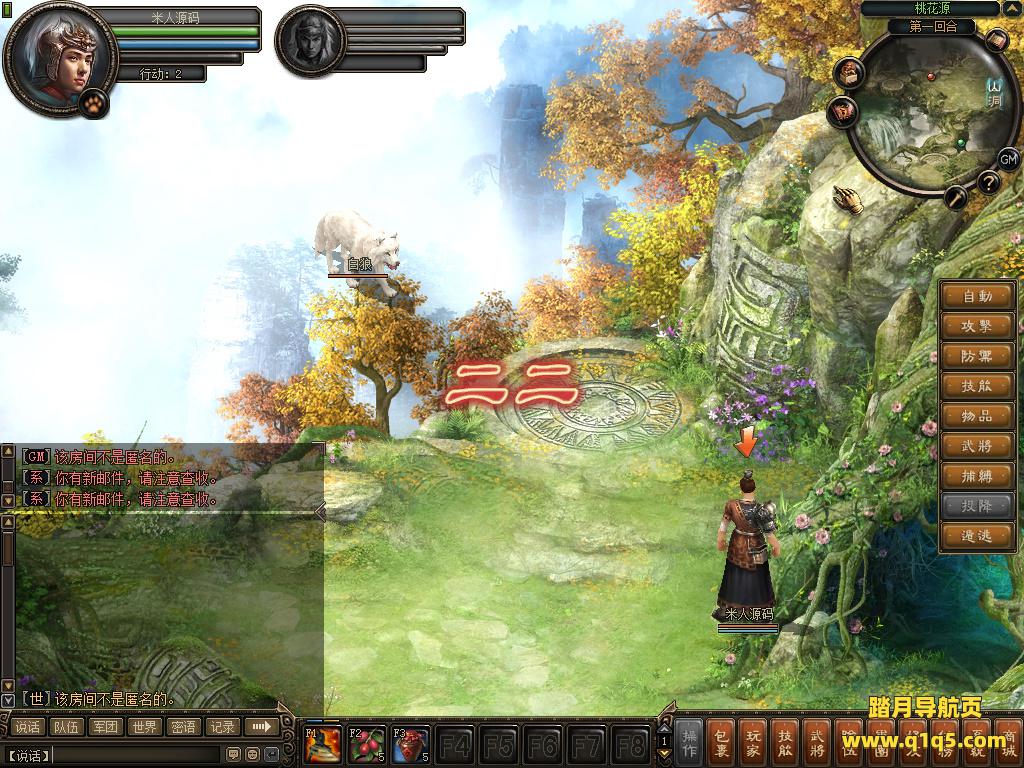The height and width of the screenshot is (768, 1024).
Task: Select the 逃逸 flee command
Action: point(977,536)
